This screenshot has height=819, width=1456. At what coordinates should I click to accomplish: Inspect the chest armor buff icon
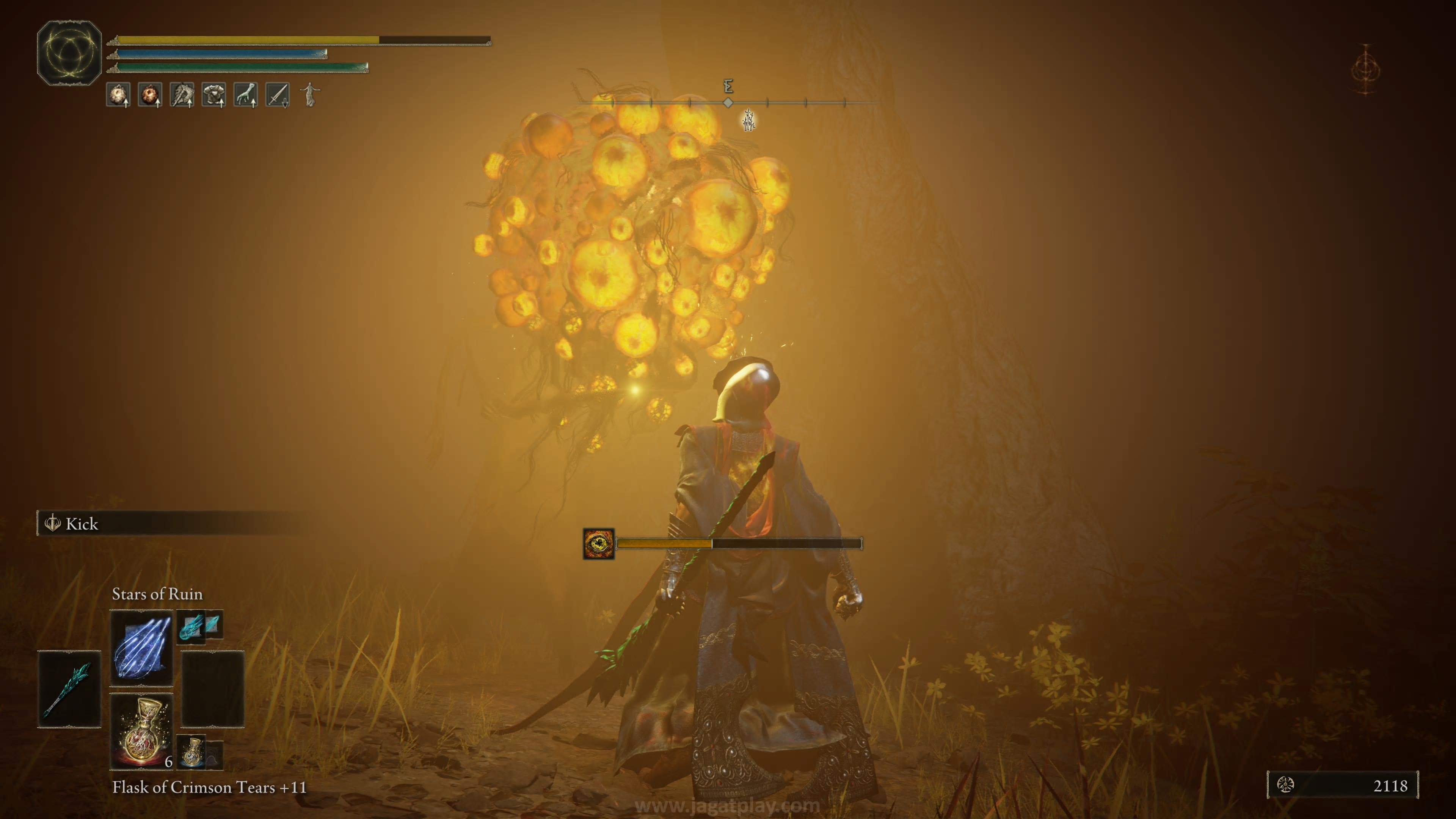pos(213,95)
